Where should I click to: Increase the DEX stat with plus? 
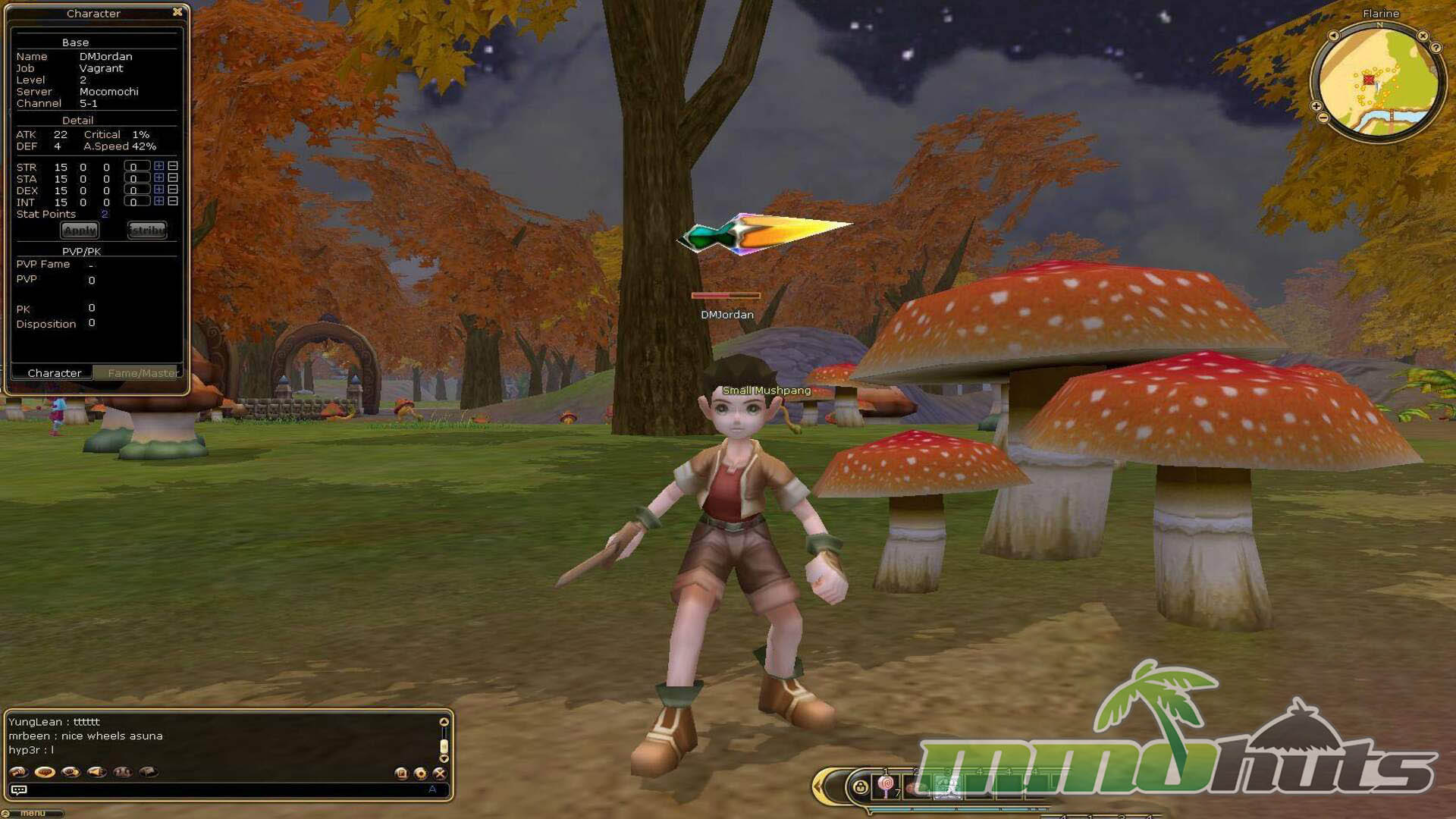158,190
